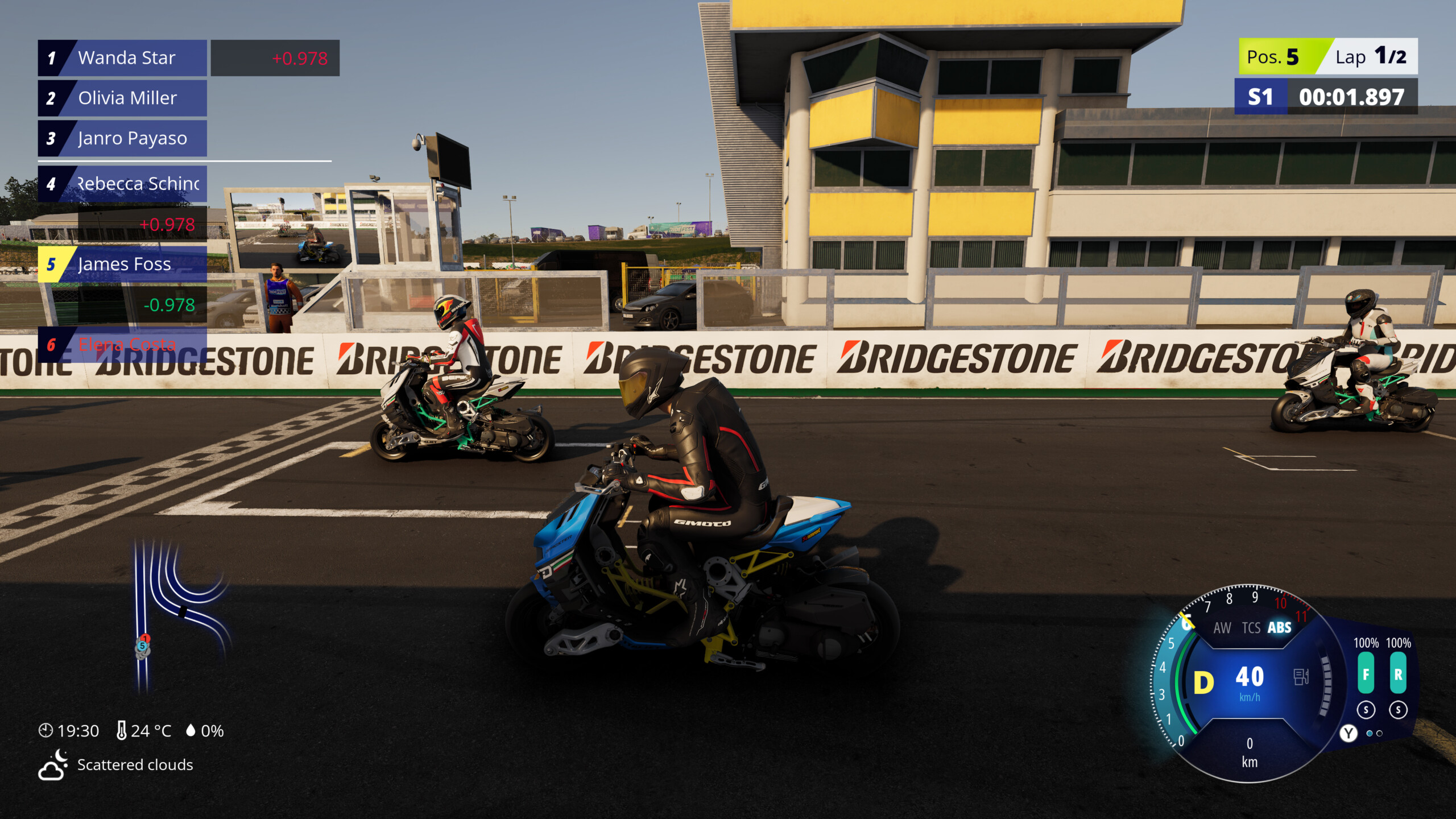Pick Elena Costa's sixth-place row

tap(122, 344)
